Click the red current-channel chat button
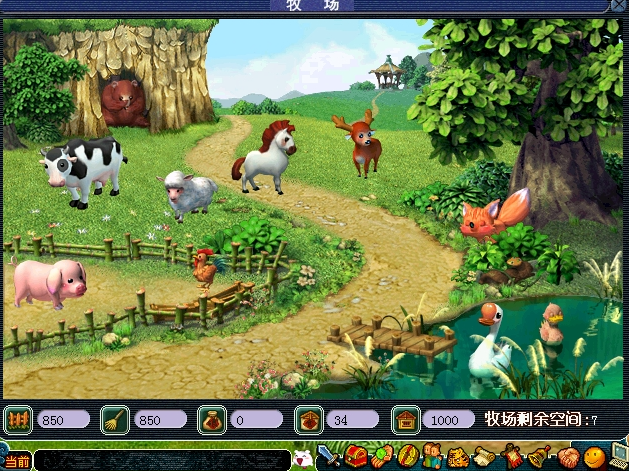Viewport: 629px width, 471px height. [16, 462]
